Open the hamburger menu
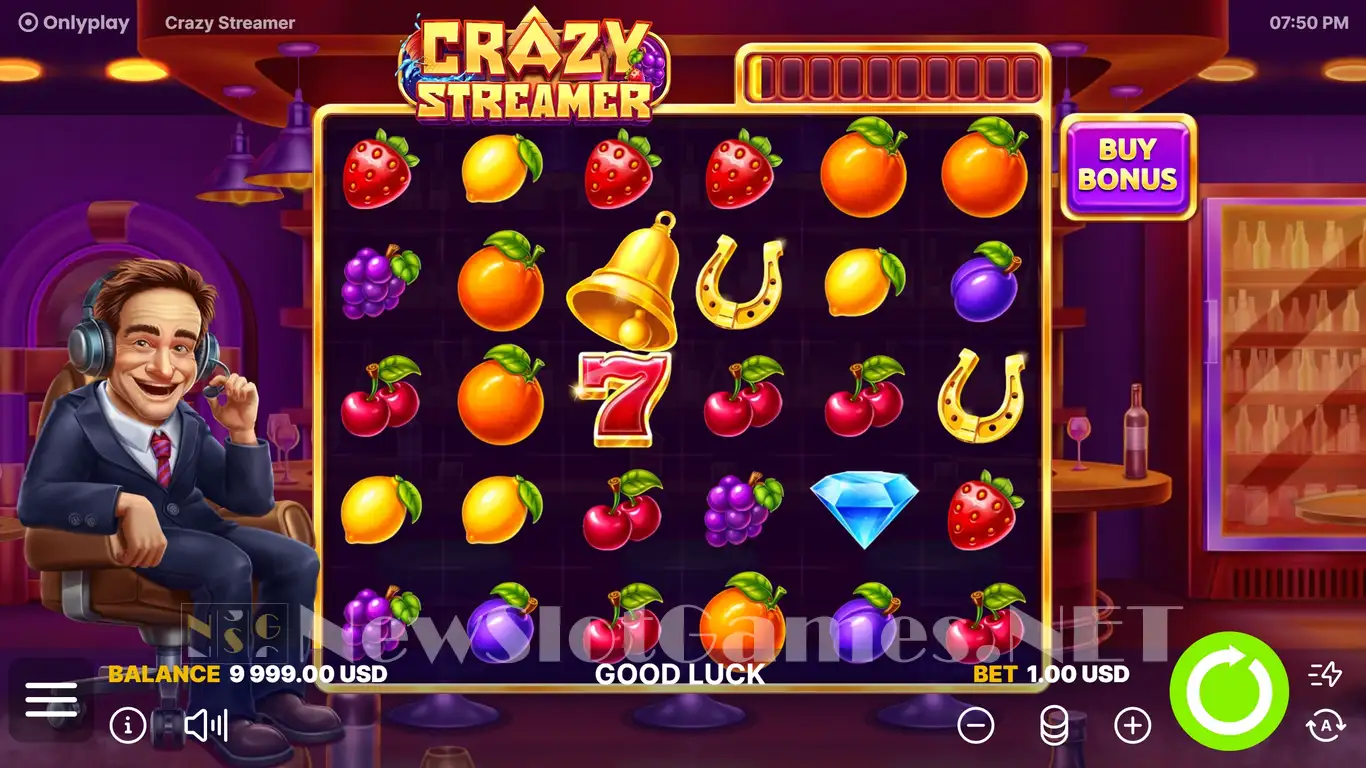 [51, 699]
